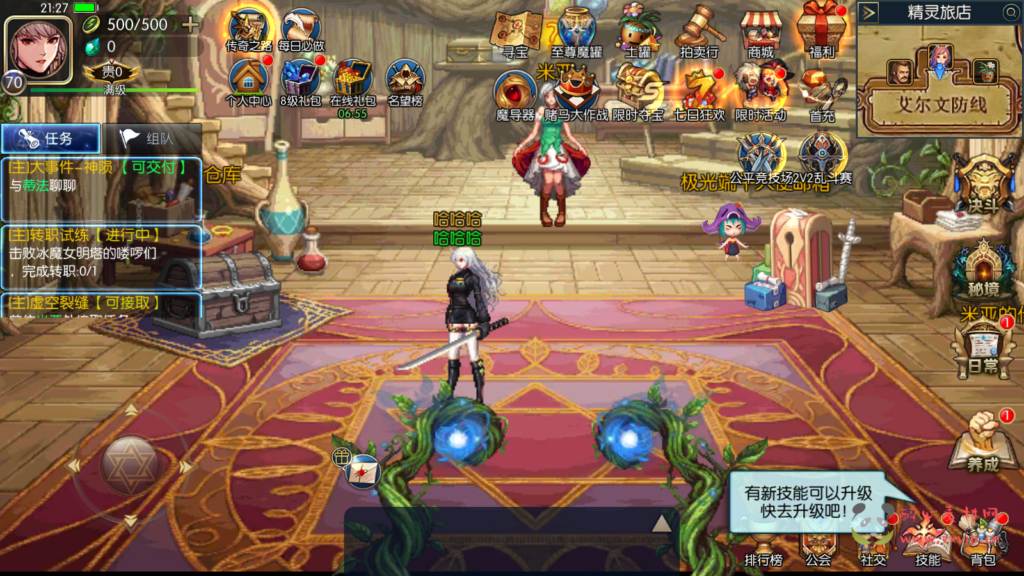Open the 排行榜 leaderboard

tap(763, 550)
